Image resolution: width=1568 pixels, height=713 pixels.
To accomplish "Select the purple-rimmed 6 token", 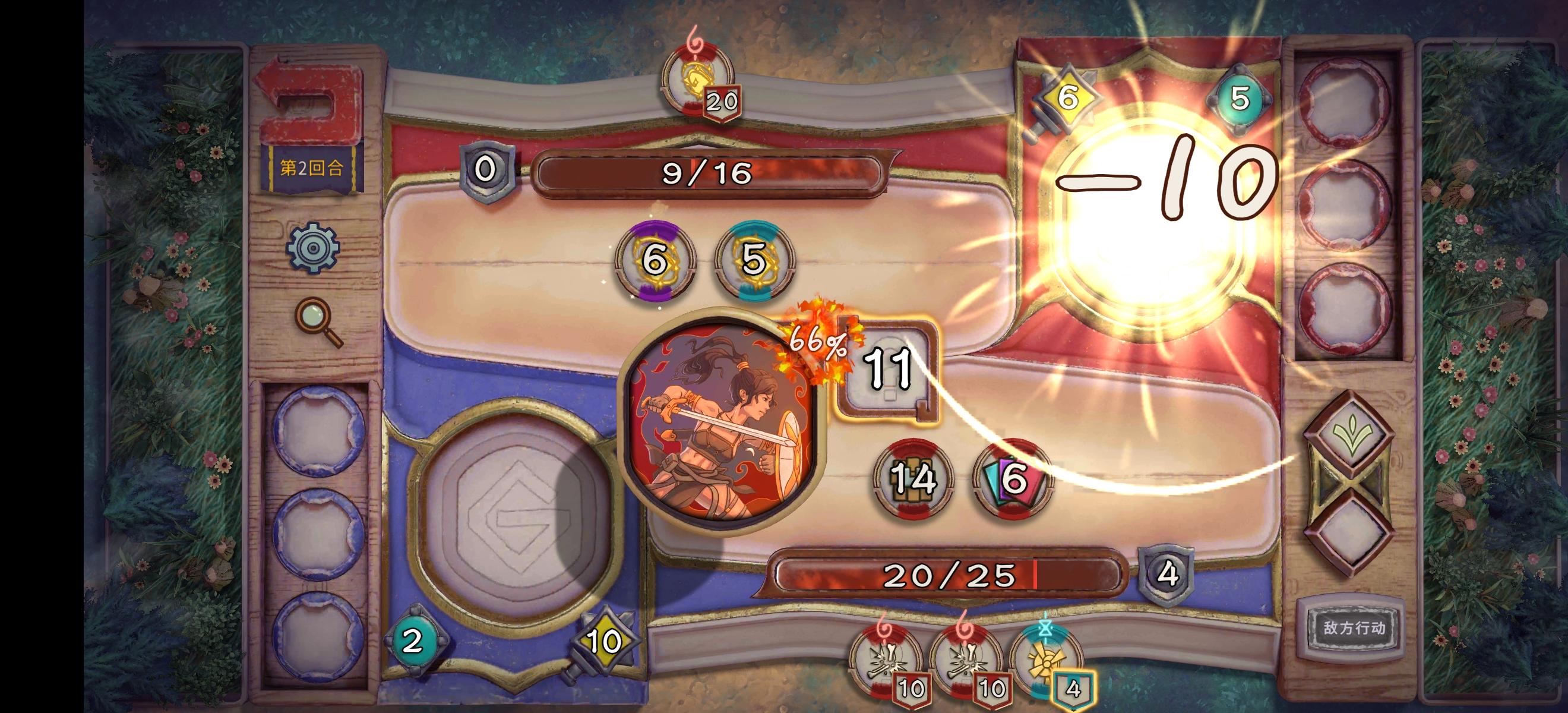I will pyautogui.click(x=655, y=260).
